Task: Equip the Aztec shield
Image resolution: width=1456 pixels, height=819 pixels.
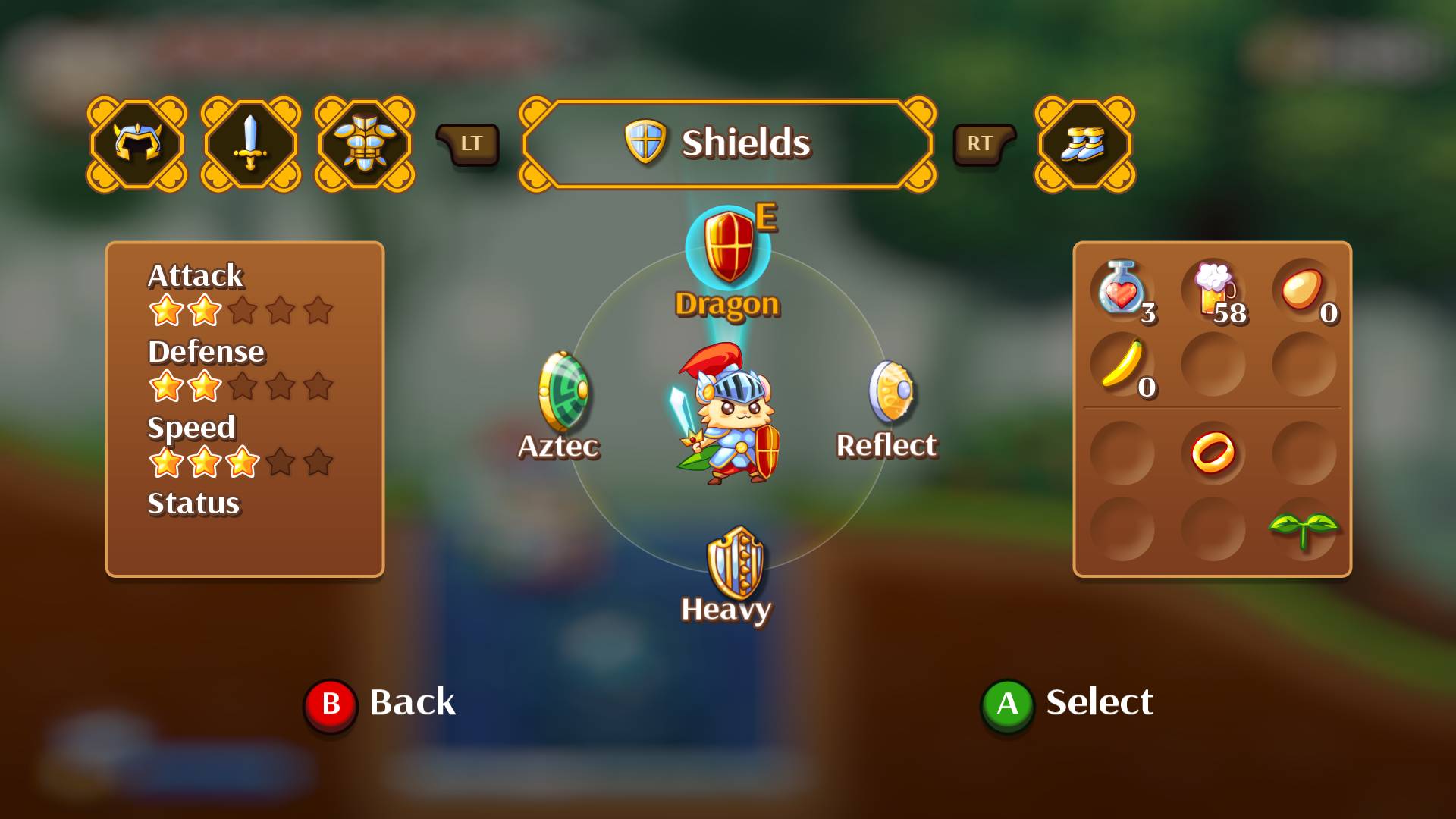Action: pyautogui.click(x=562, y=393)
